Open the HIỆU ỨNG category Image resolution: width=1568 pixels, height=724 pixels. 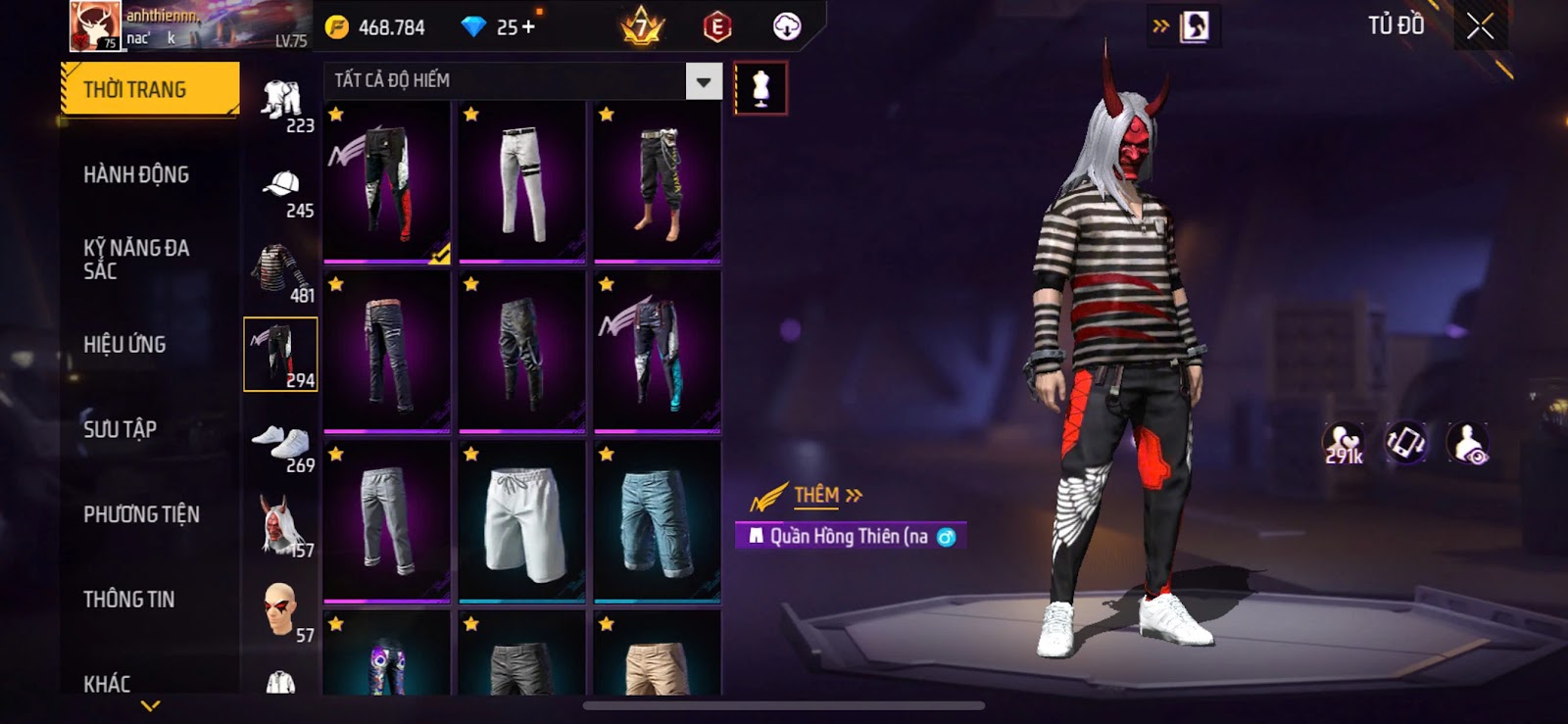124,344
